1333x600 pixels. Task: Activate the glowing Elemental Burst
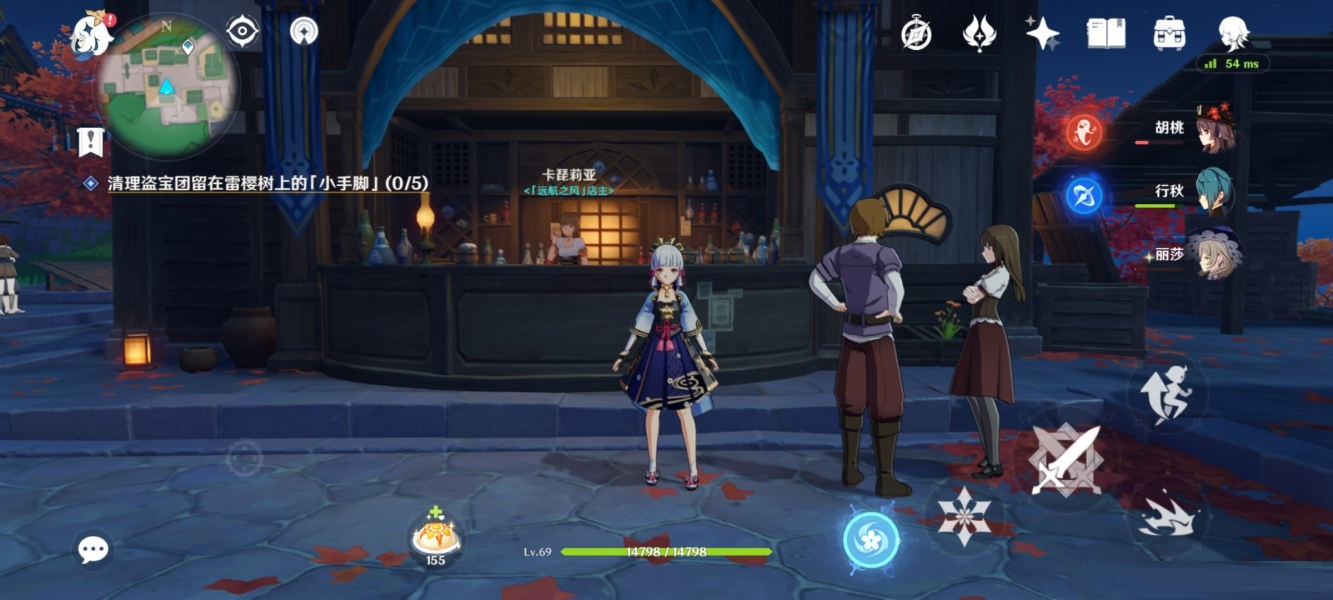(x=871, y=540)
